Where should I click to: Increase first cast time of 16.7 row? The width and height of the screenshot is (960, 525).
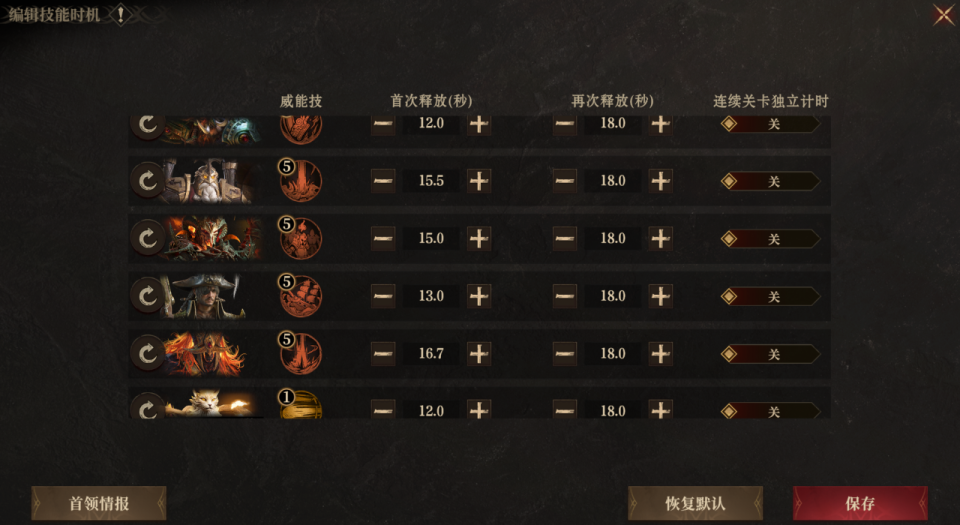click(x=479, y=354)
